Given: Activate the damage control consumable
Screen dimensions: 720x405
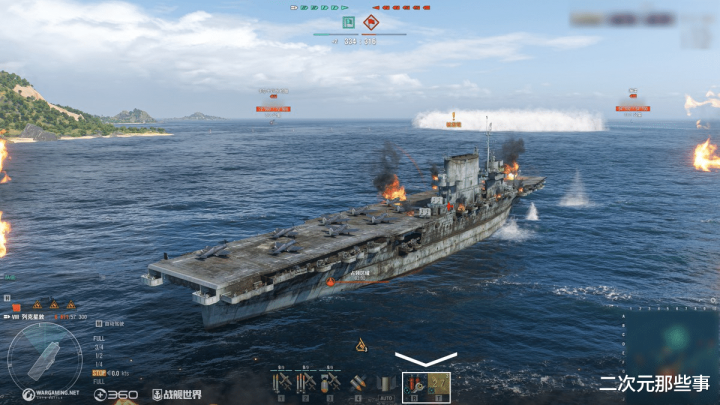Looking at the screenshot, I should [x=414, y=384].
